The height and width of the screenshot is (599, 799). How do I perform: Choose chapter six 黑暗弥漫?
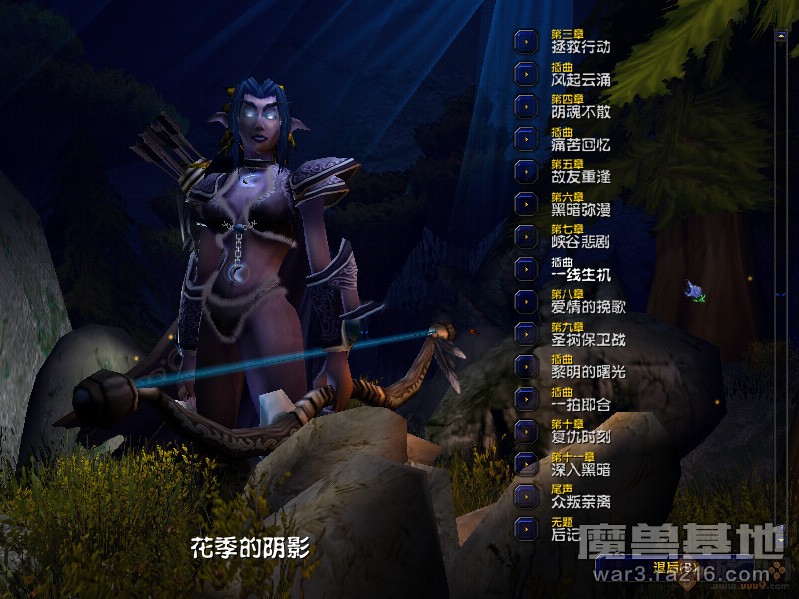[526, 203]
